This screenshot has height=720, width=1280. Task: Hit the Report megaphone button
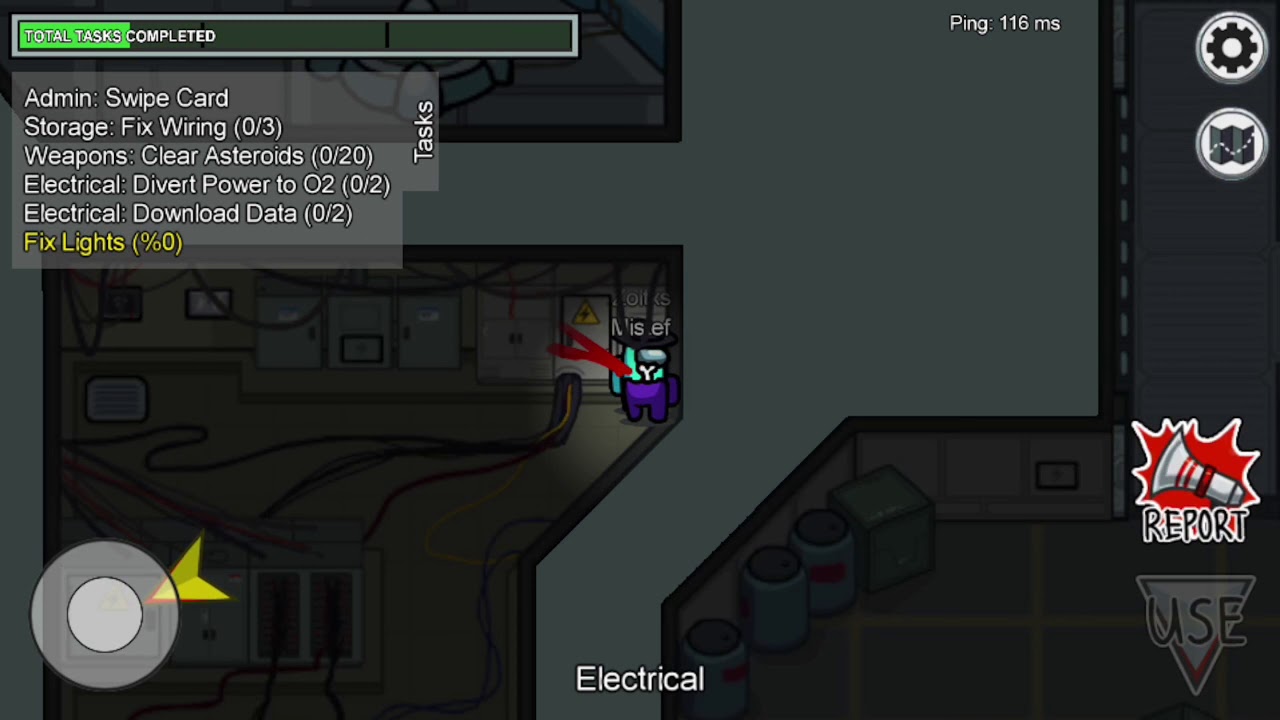click(1195, 482)
